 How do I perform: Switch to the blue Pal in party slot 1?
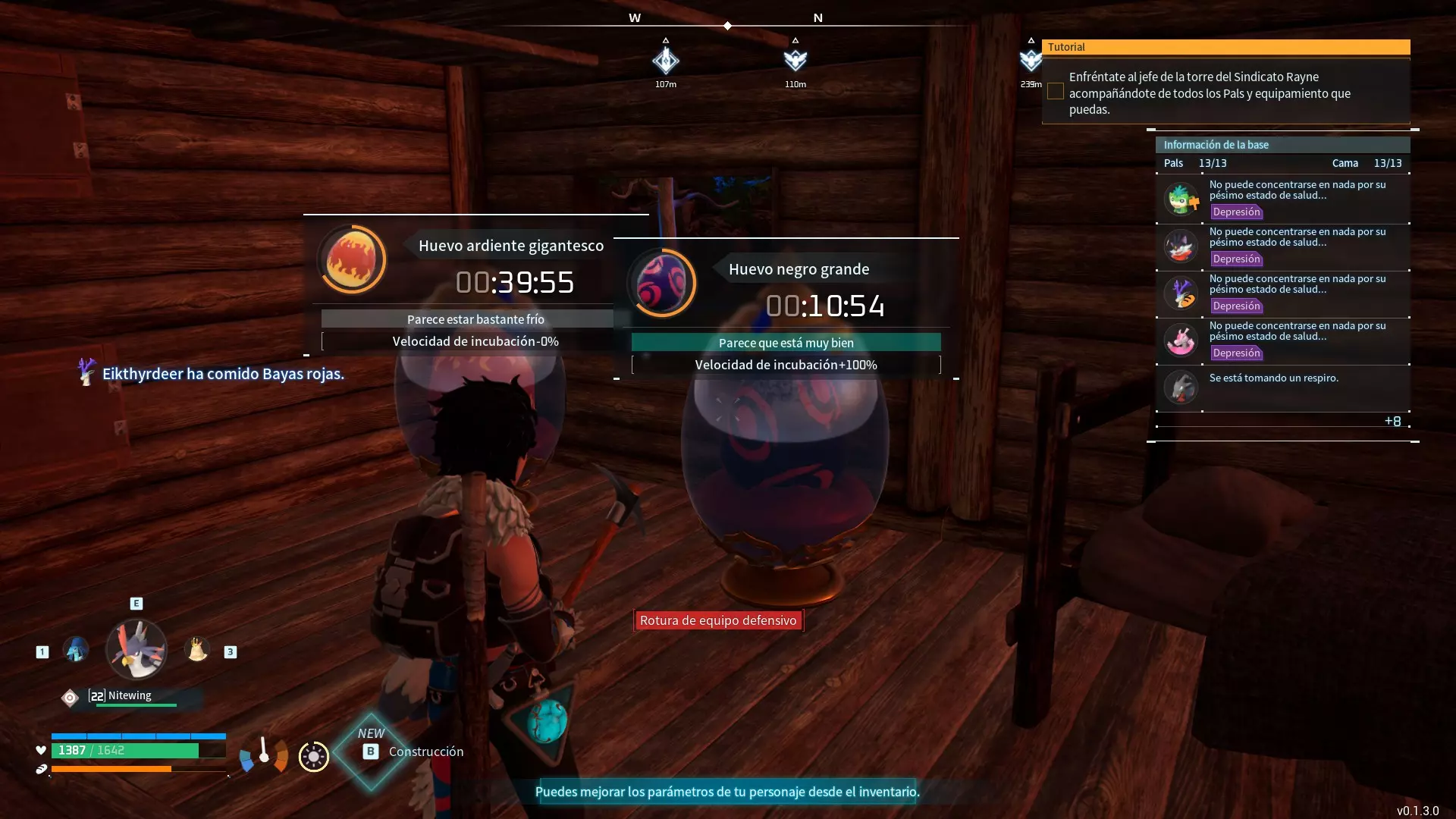click(76, 650)
